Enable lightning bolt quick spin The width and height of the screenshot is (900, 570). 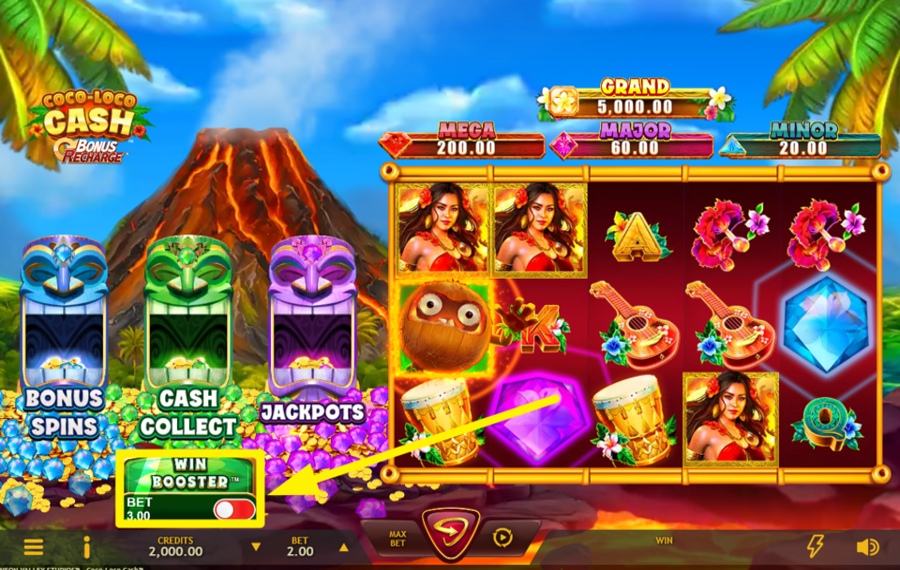click(x=815, y=546)
